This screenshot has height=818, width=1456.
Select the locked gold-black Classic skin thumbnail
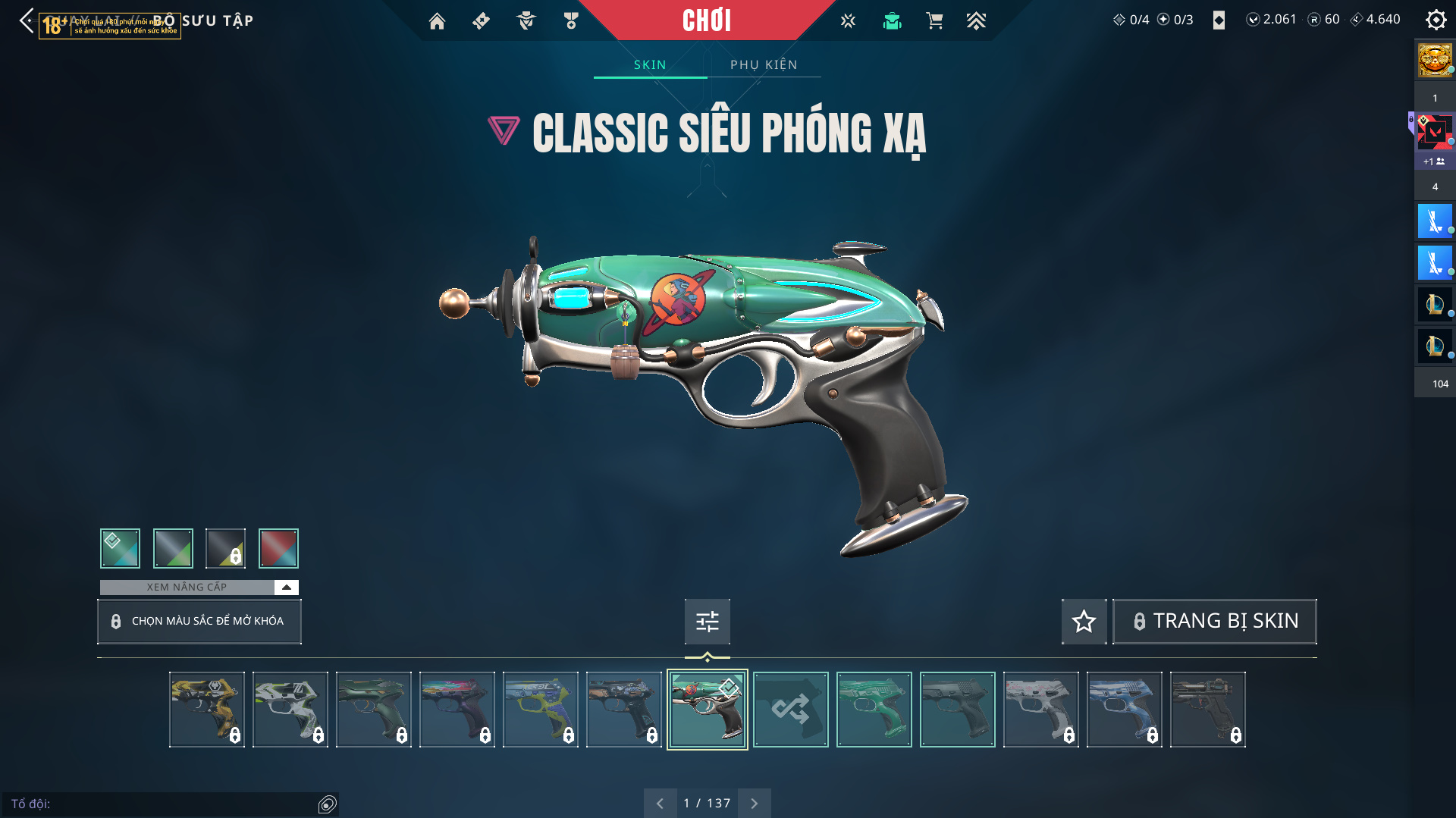(206, 710)
